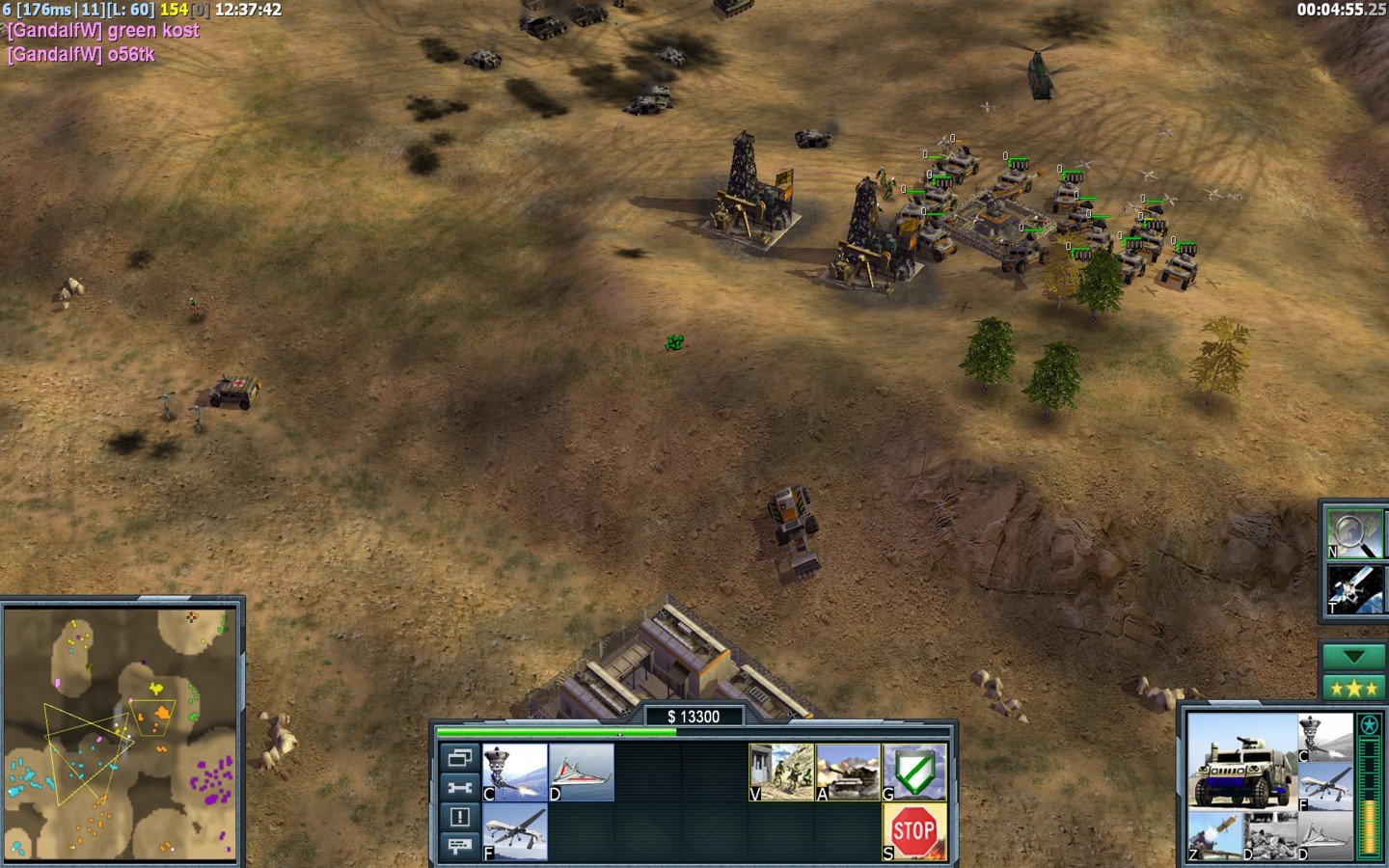Build the white delta-wing Hellfire Drone
1389x868 pixels.
(x=582, y=772)
